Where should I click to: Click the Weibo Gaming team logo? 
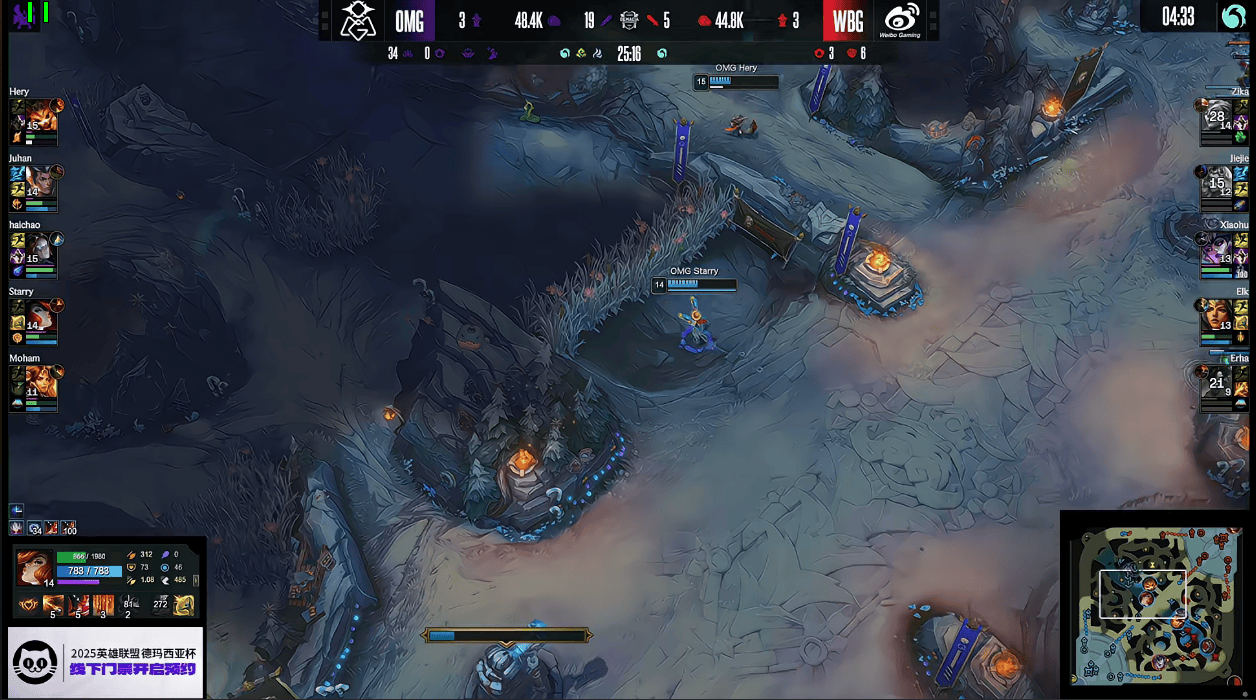[901, 20]
